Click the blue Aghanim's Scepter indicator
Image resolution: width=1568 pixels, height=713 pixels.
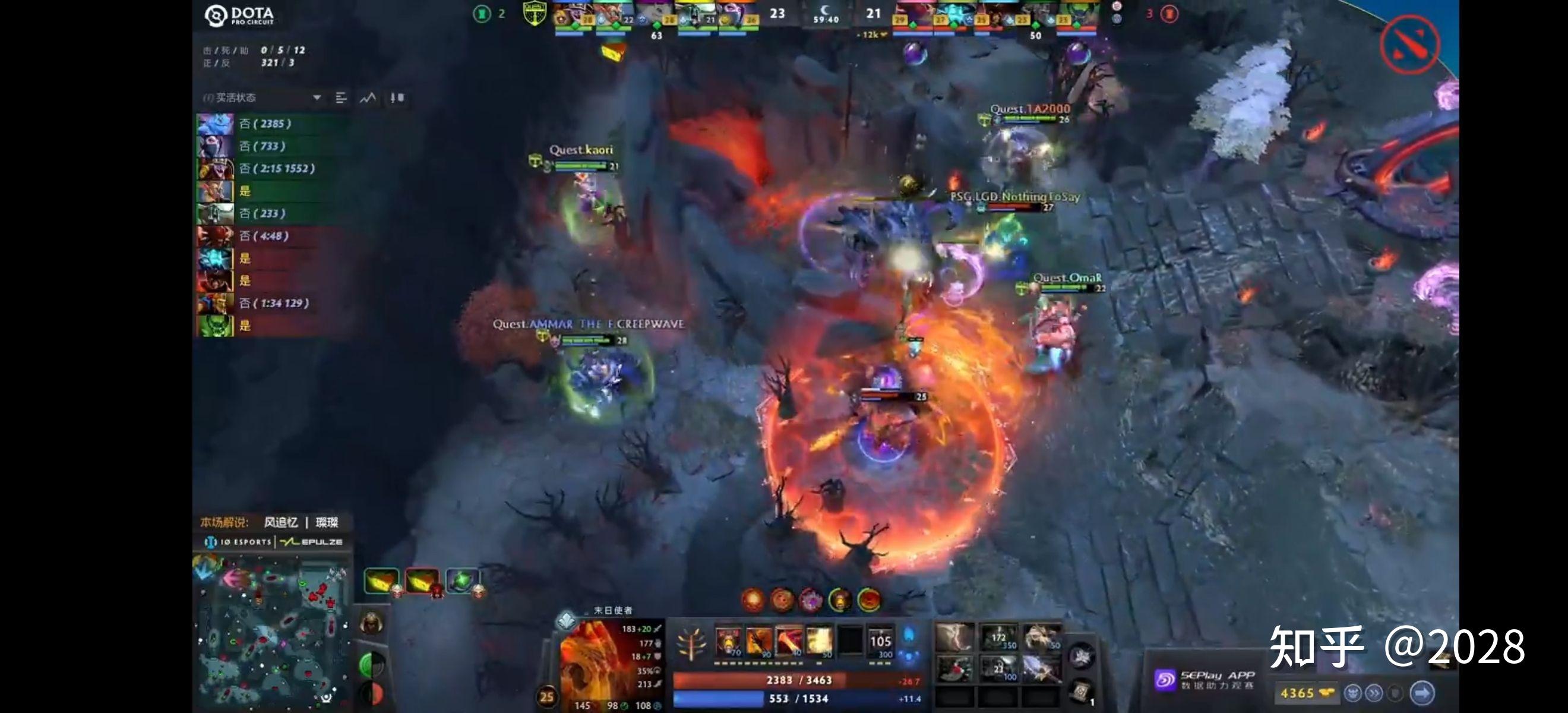(x=909, y=635)
